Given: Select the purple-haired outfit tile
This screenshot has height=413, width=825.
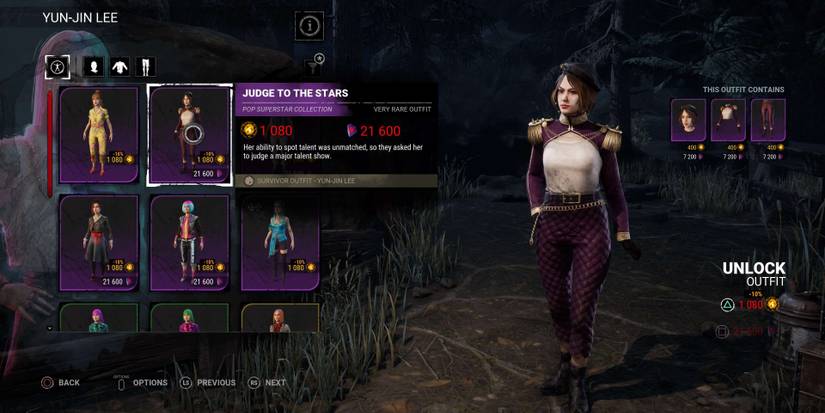Looking at the screenshot, I should coord(99,318).
